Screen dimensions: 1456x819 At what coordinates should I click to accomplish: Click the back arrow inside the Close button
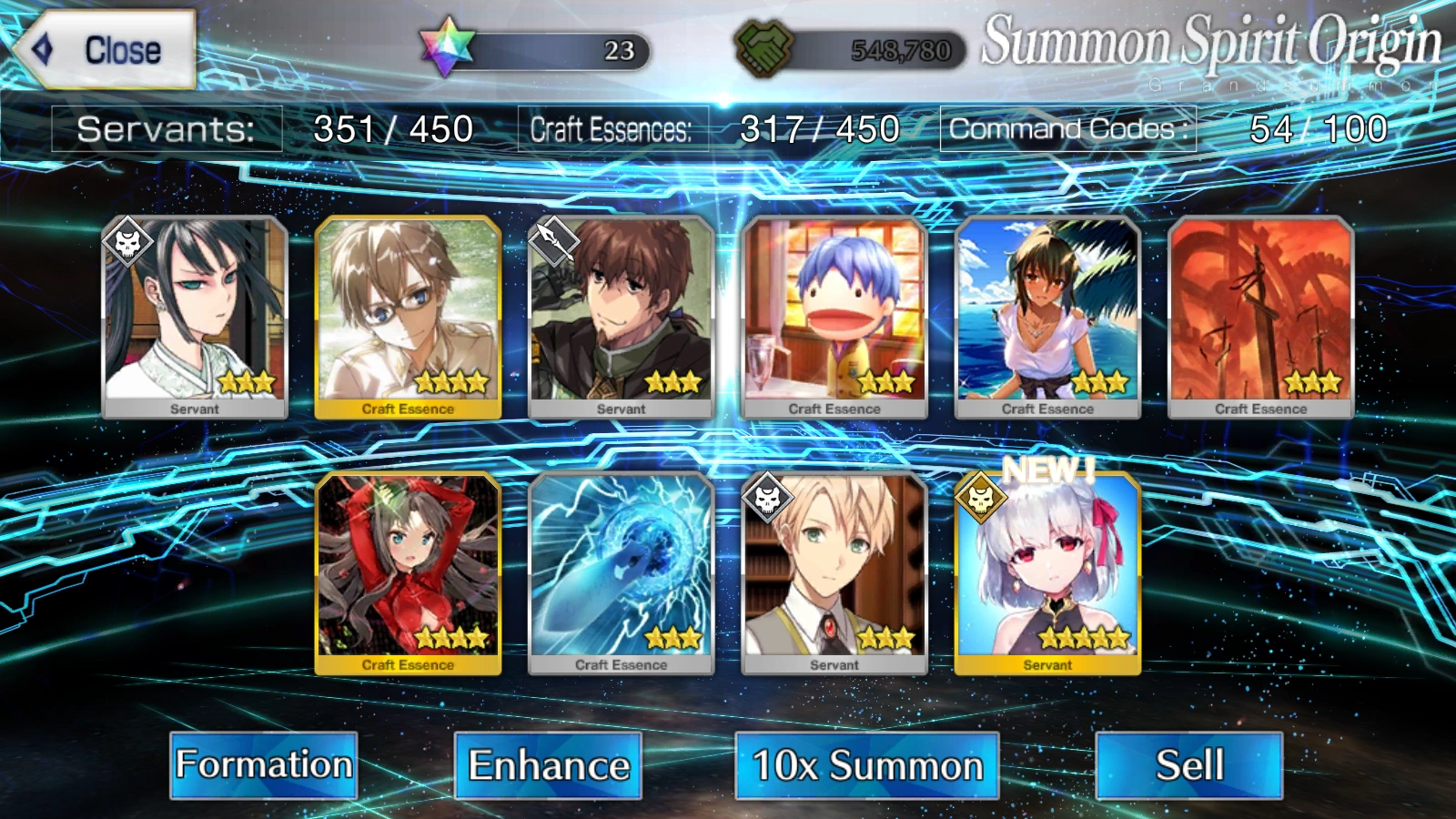(x=41, y=48)
